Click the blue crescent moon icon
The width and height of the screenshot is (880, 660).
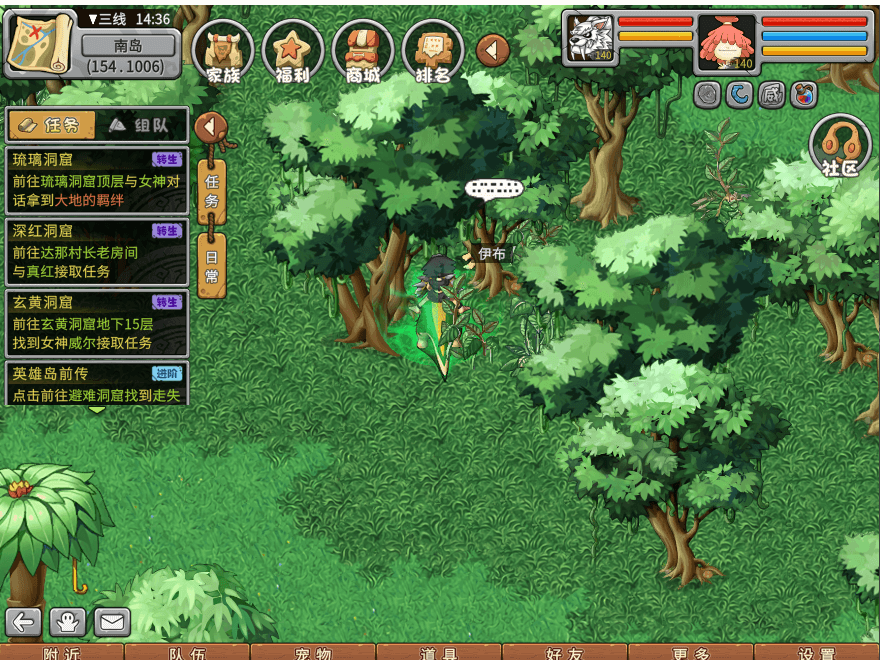pos(740,94)
